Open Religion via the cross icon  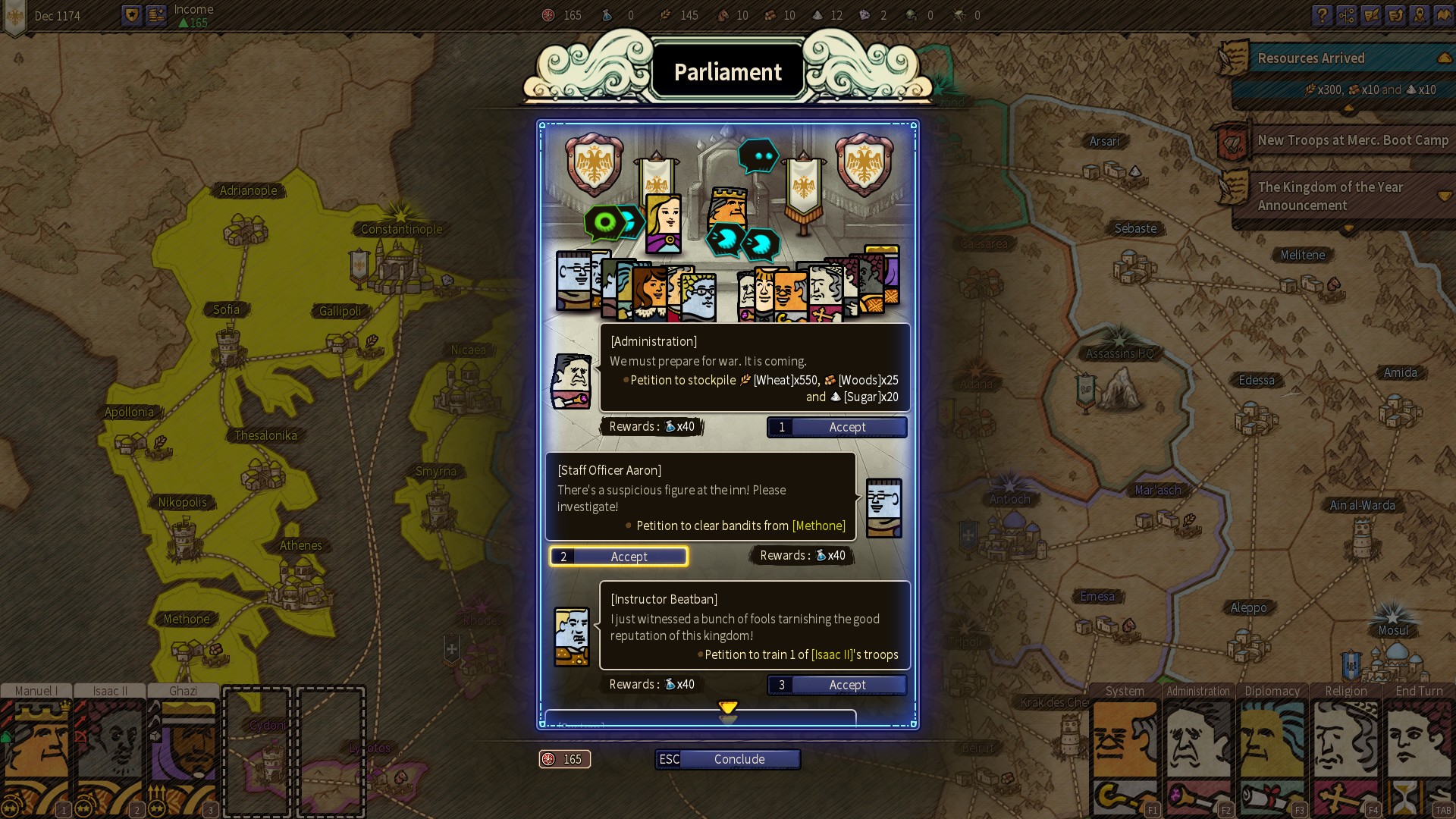[1335, 798]
